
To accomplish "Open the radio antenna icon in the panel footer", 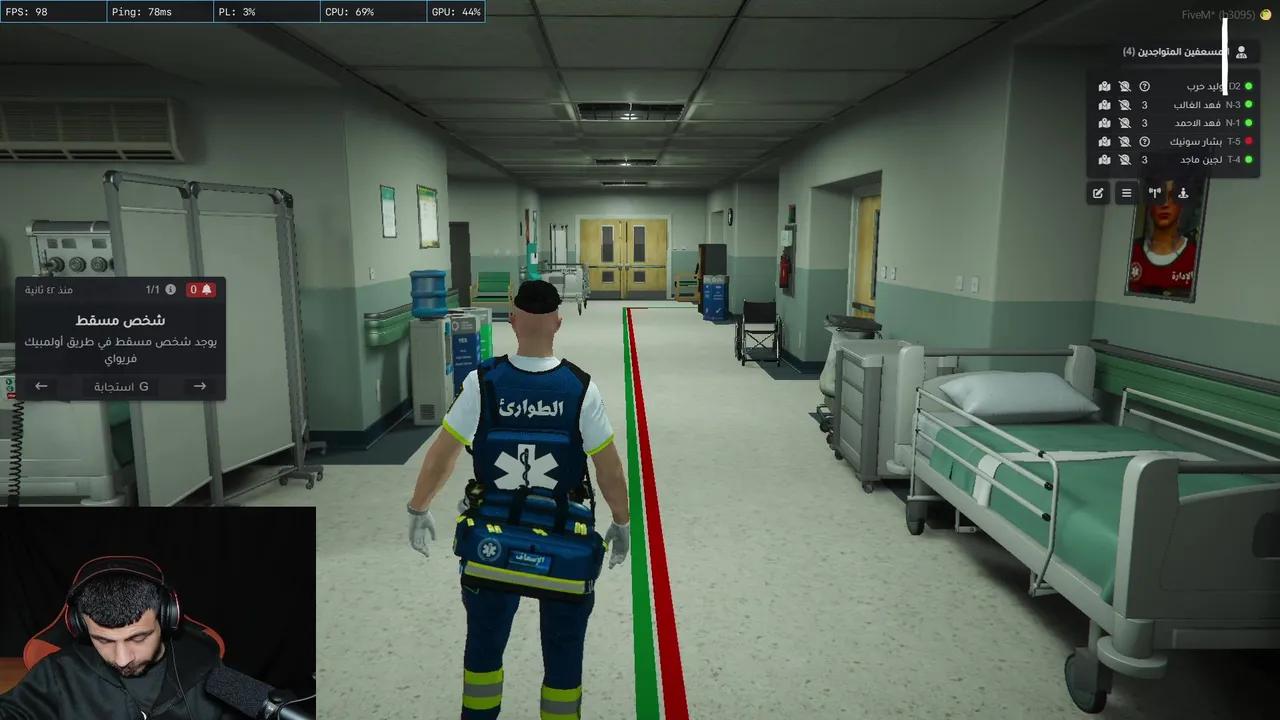I will pyautogui.click(x=1155, y=193).
